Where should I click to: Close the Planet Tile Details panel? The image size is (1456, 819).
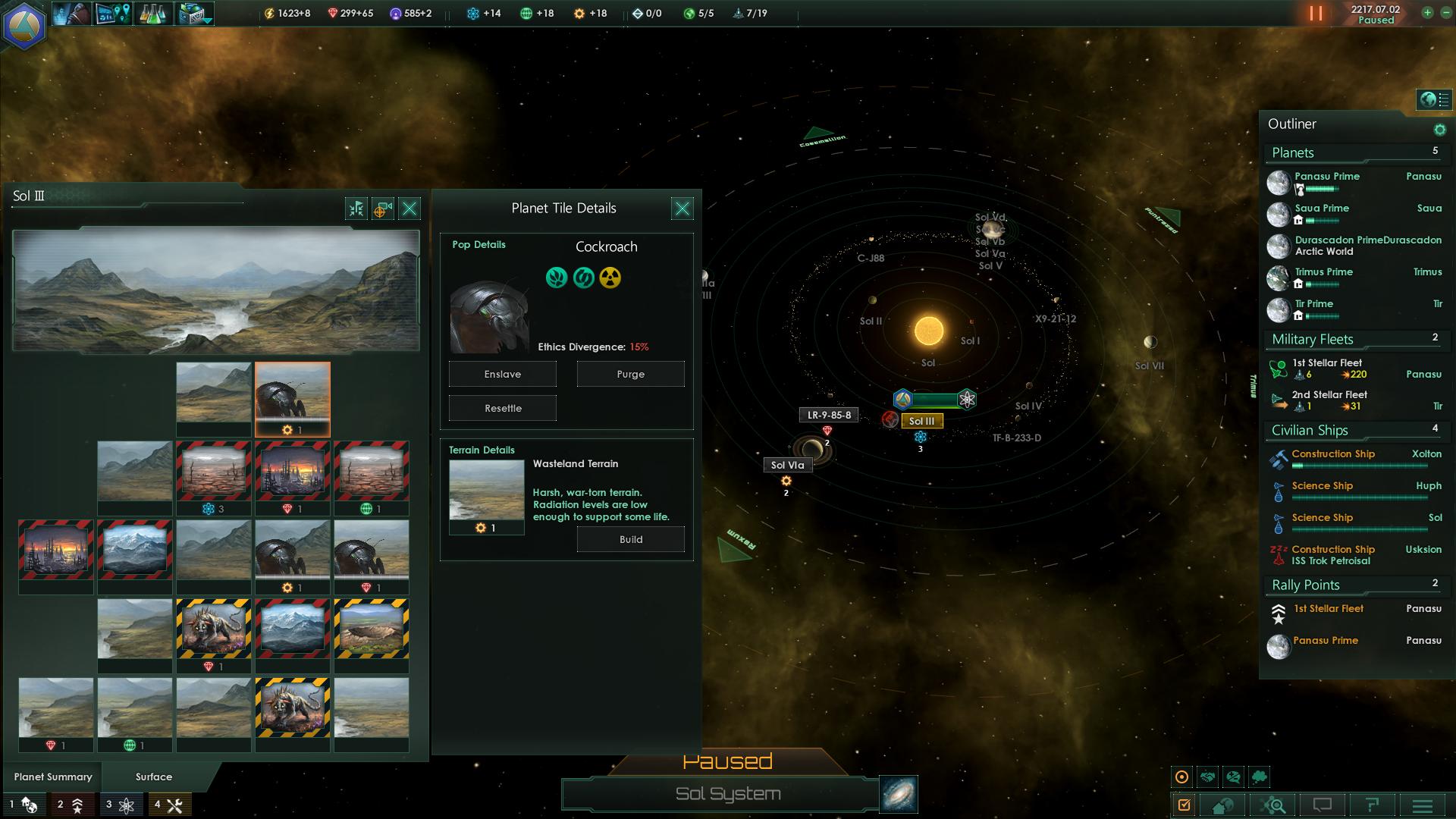point(682,209)
